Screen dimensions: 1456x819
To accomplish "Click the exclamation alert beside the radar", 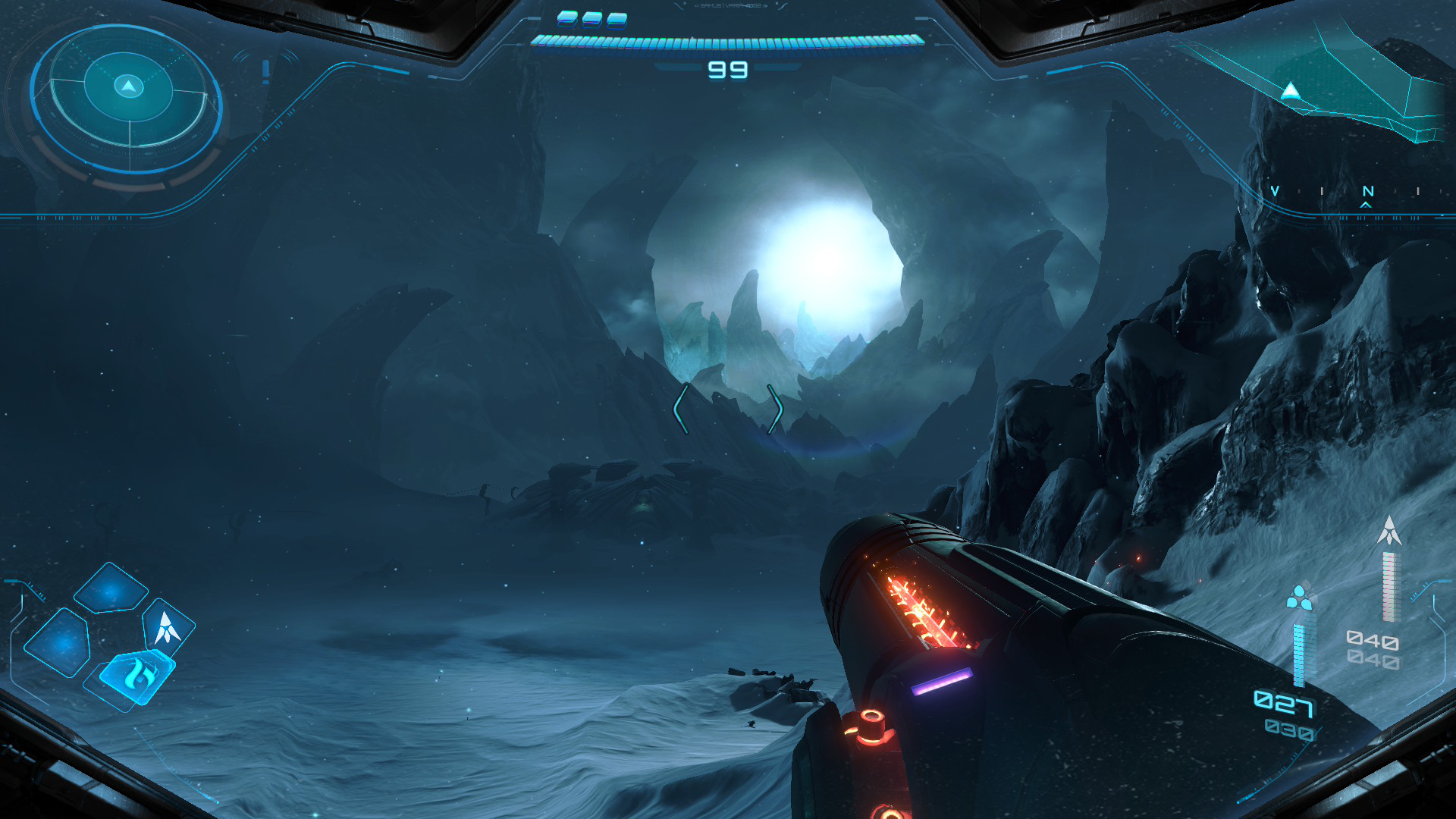I will 264,72.
